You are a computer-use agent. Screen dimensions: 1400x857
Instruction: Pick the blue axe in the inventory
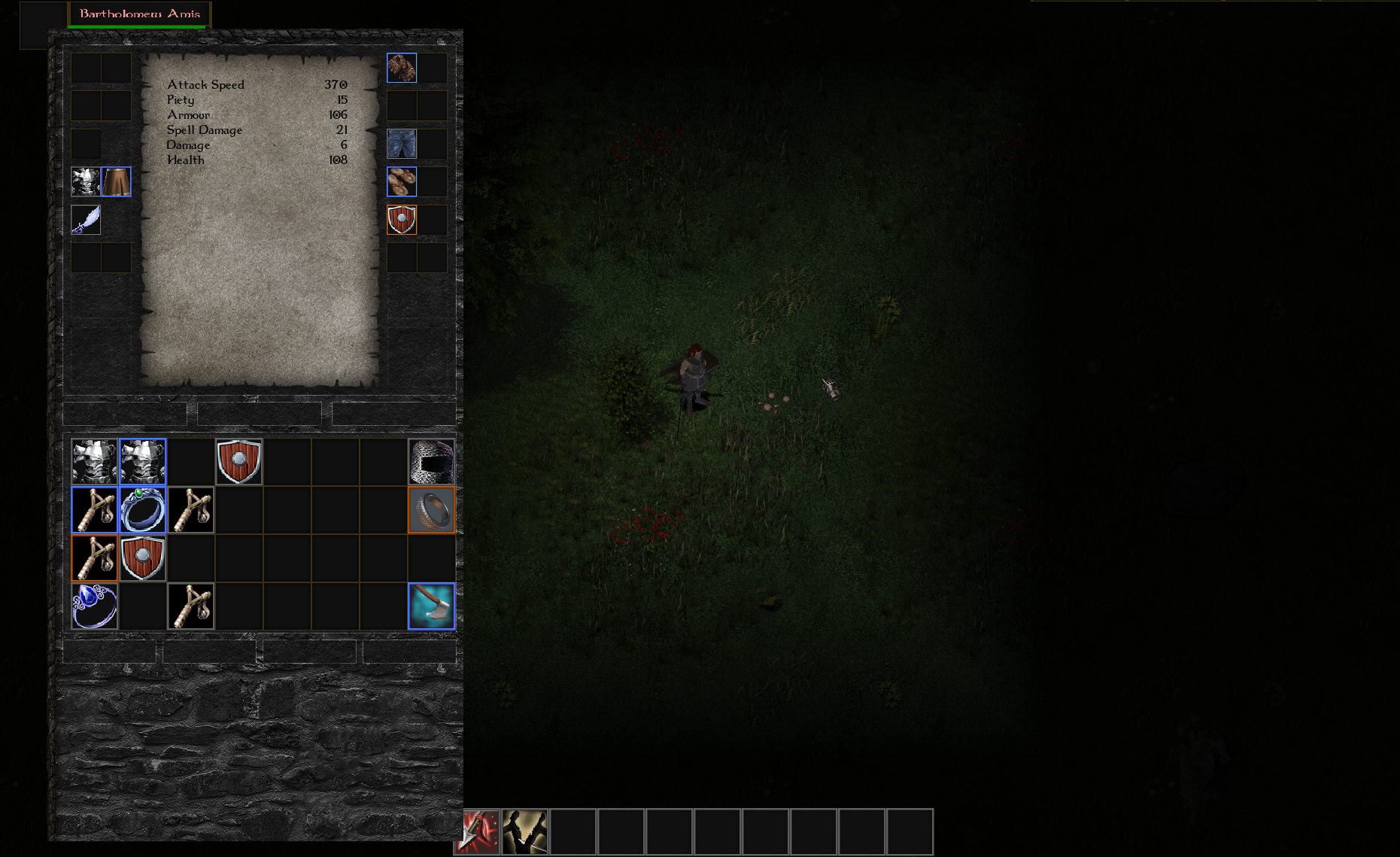pos(432,606)
